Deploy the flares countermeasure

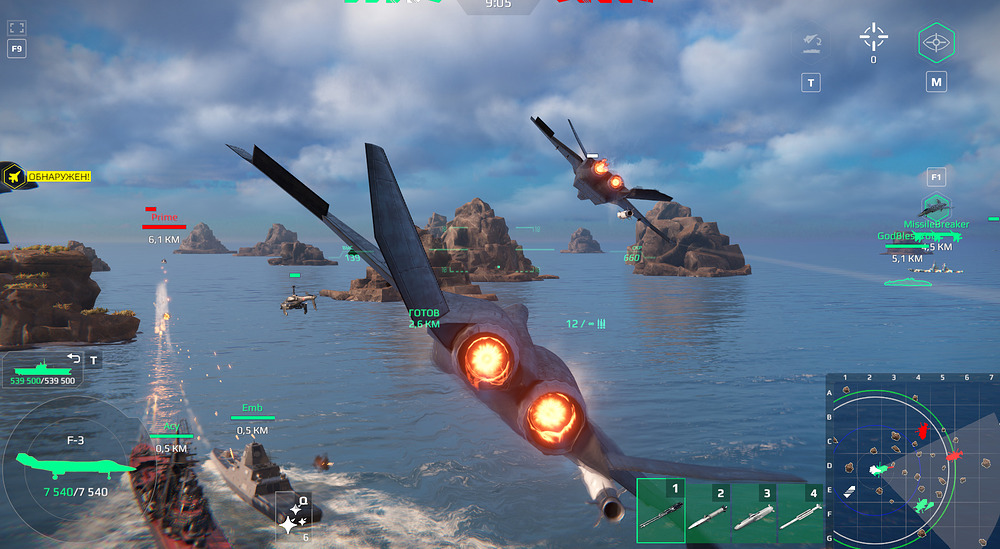(x=293, y=517)
